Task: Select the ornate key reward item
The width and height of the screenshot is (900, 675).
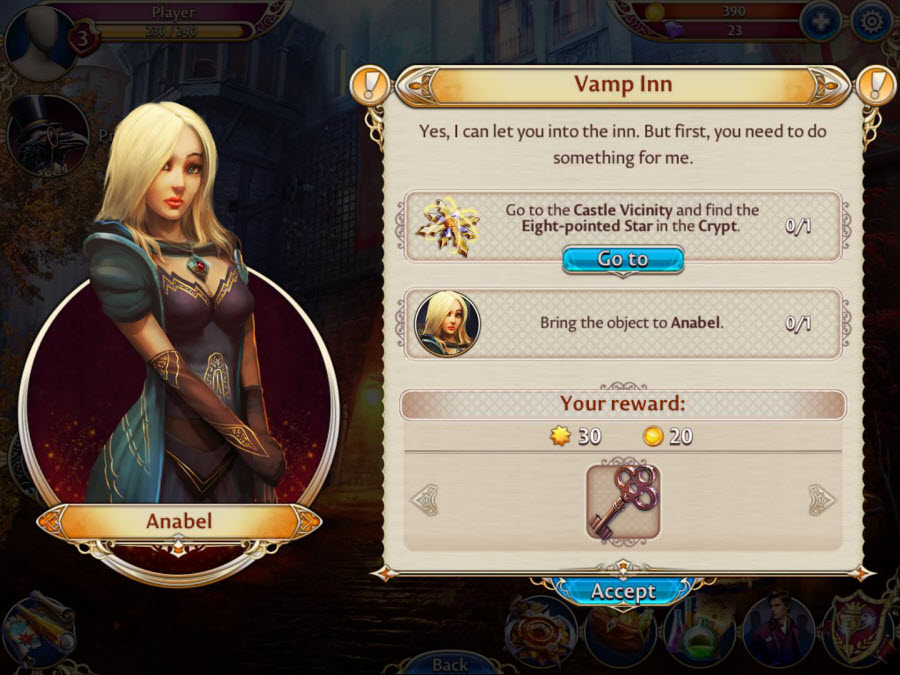Action: (x=623, y=502)
